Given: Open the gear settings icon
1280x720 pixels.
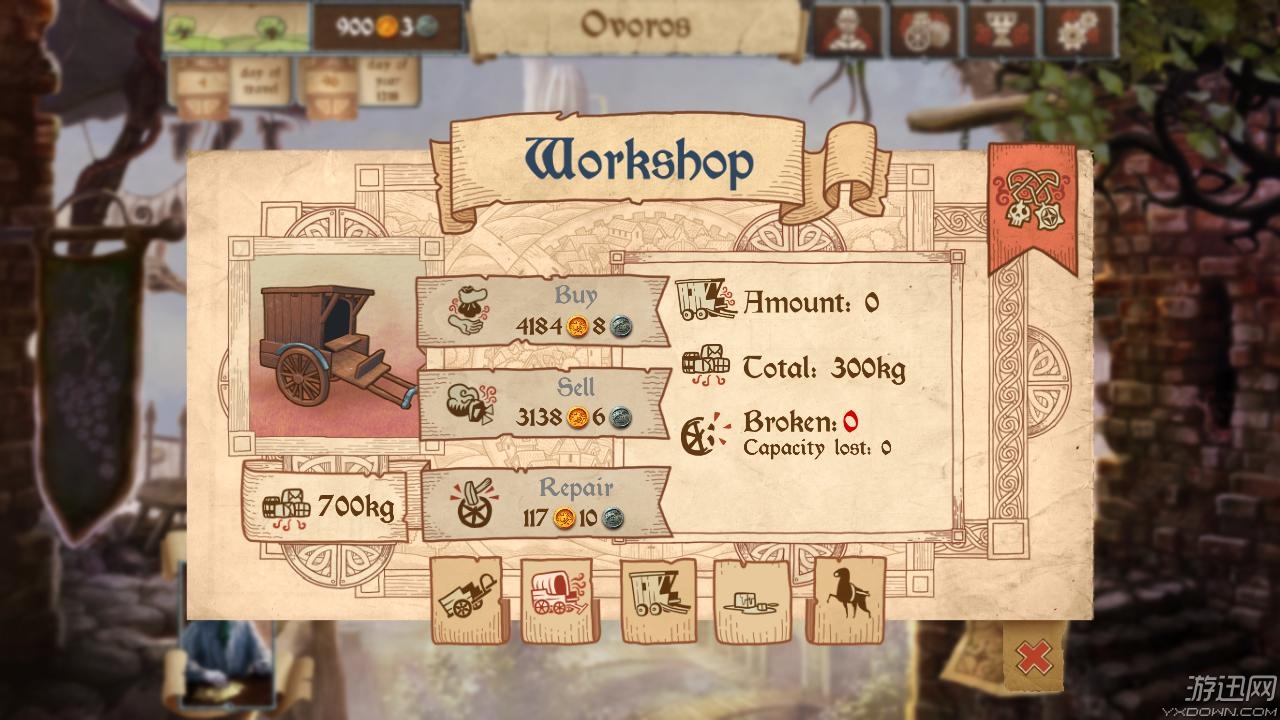Looking at the screenshot, I should point(1079,30).
